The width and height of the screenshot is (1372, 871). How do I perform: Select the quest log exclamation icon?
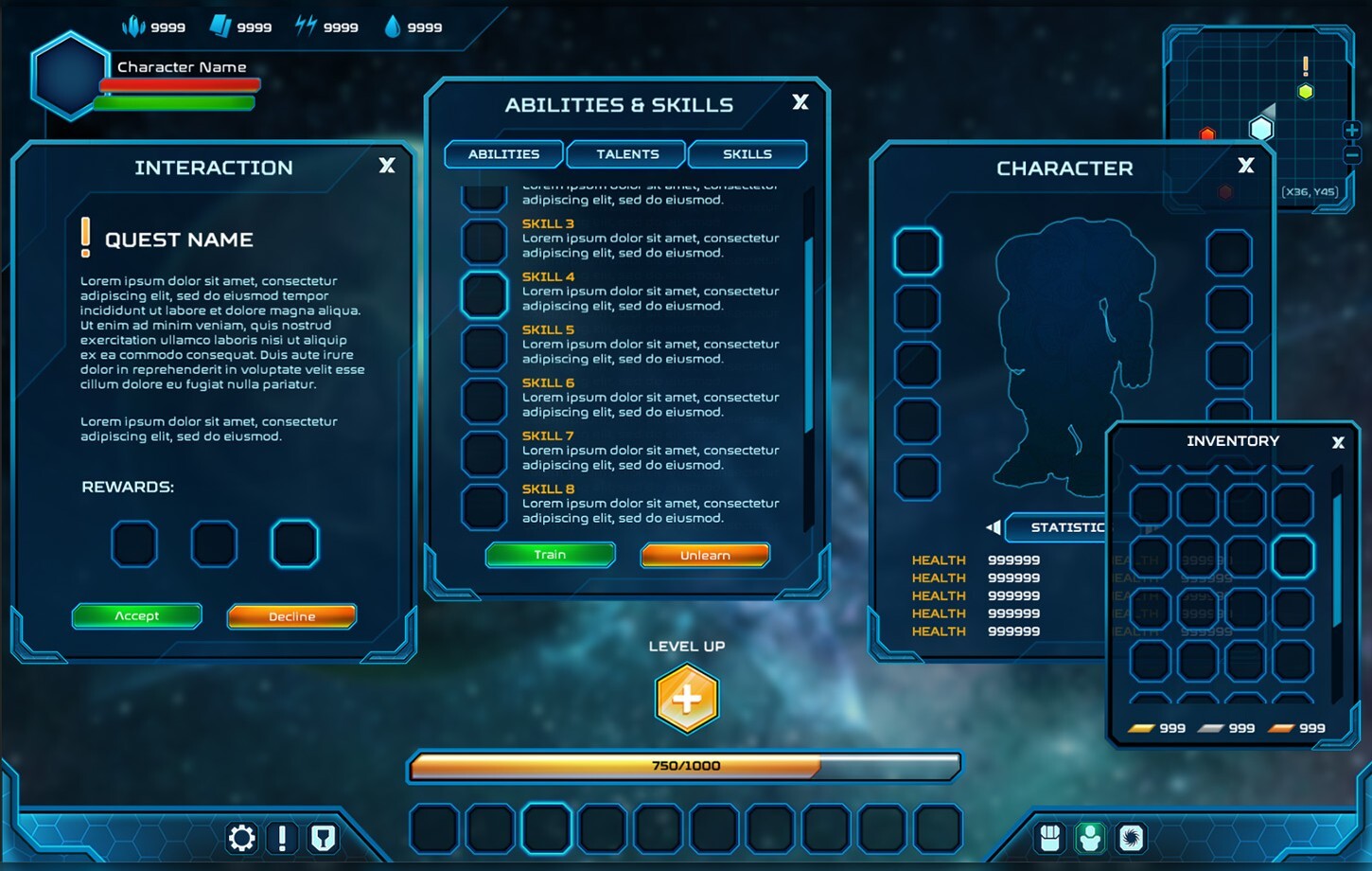point(282,837)
